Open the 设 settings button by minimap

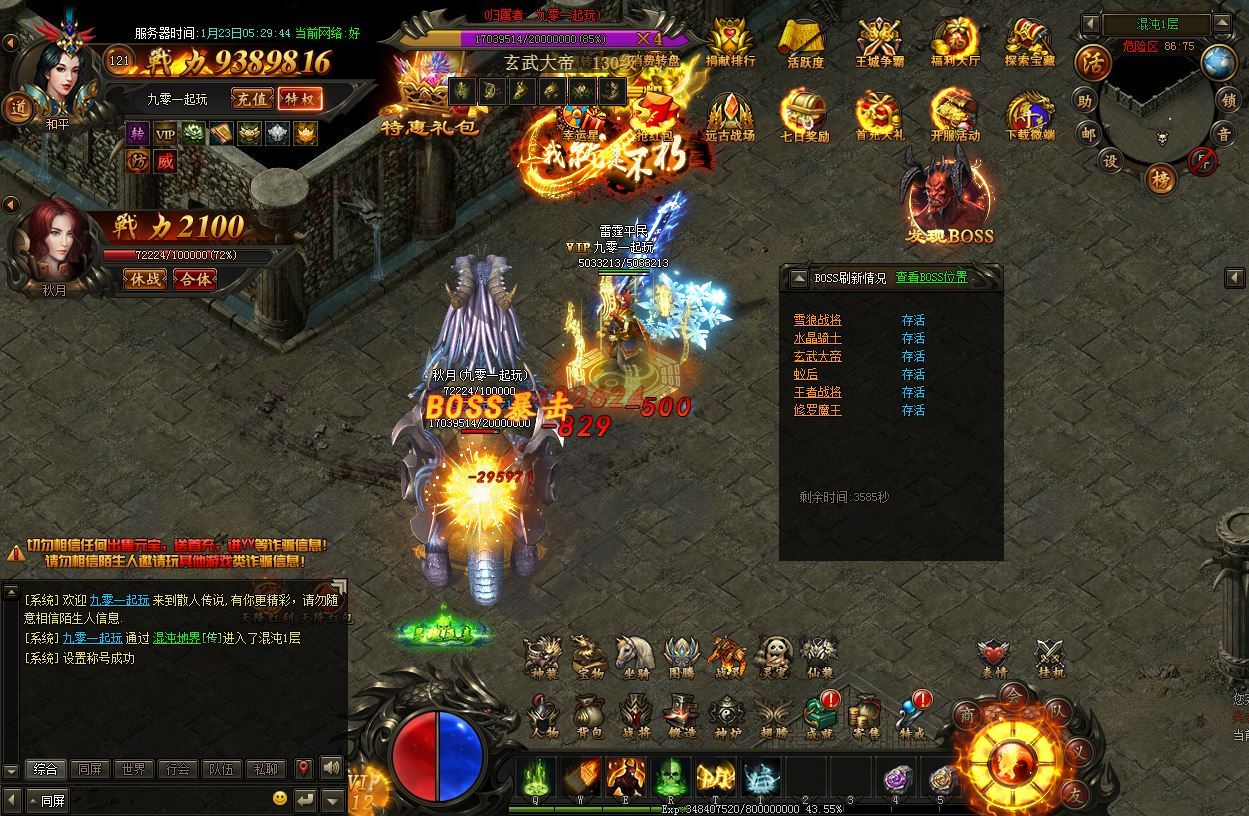pyautogui.click(x=1110, y=161)
